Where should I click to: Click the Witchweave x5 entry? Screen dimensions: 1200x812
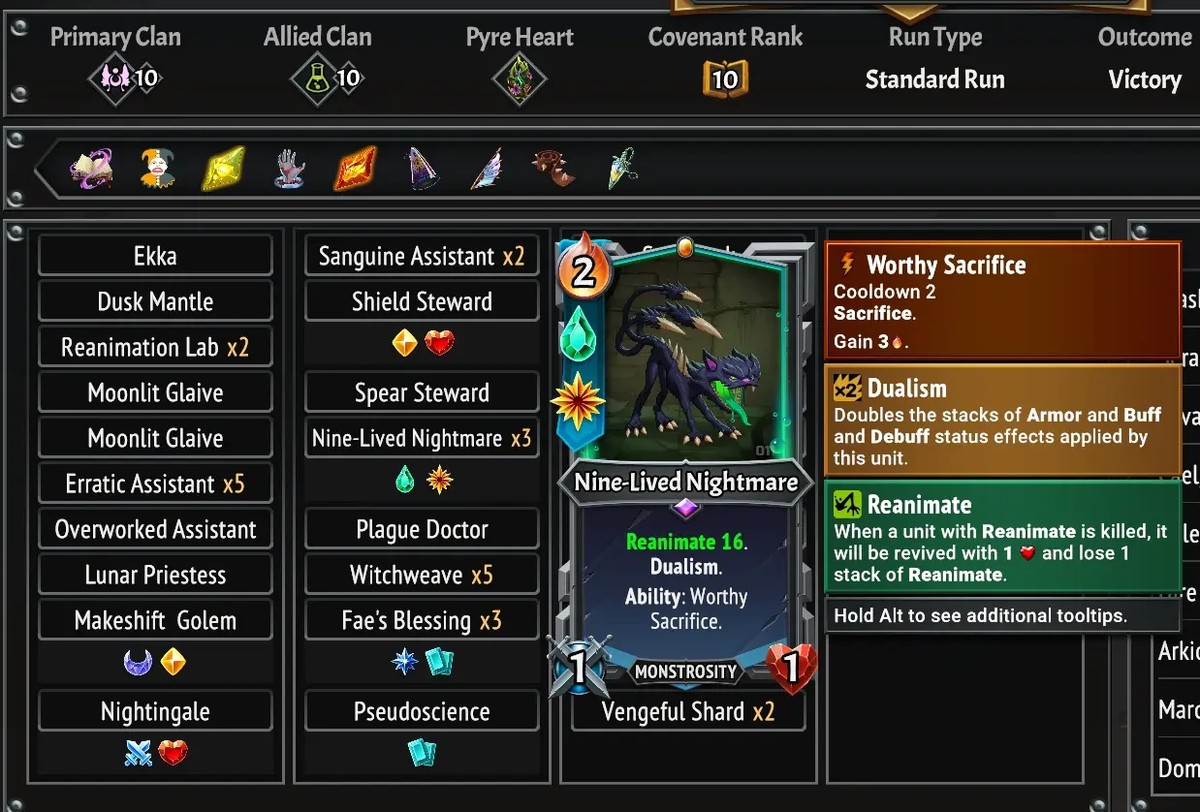(x=421, y=575)
